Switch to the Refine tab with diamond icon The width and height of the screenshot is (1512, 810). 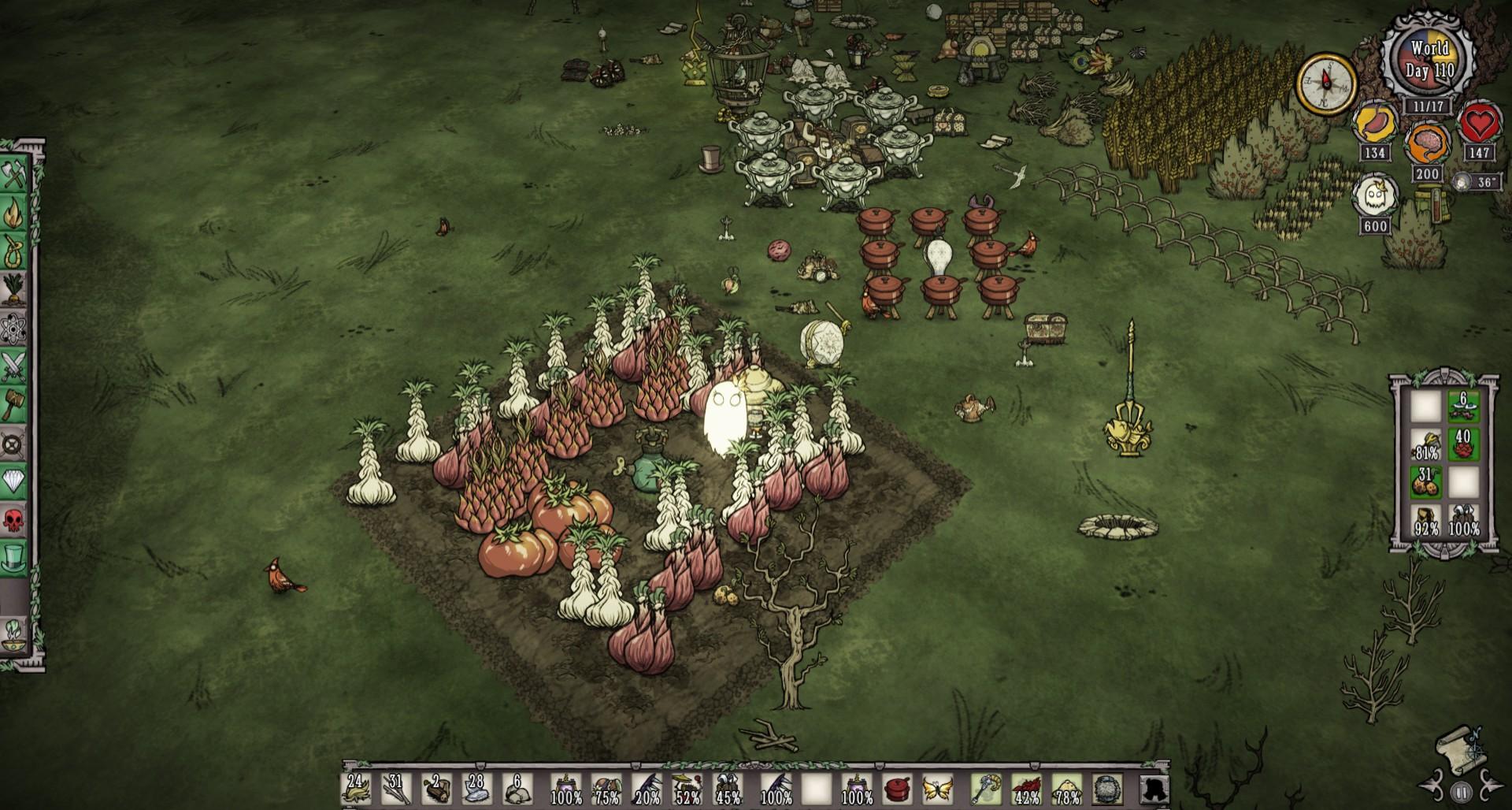[14, 481]
